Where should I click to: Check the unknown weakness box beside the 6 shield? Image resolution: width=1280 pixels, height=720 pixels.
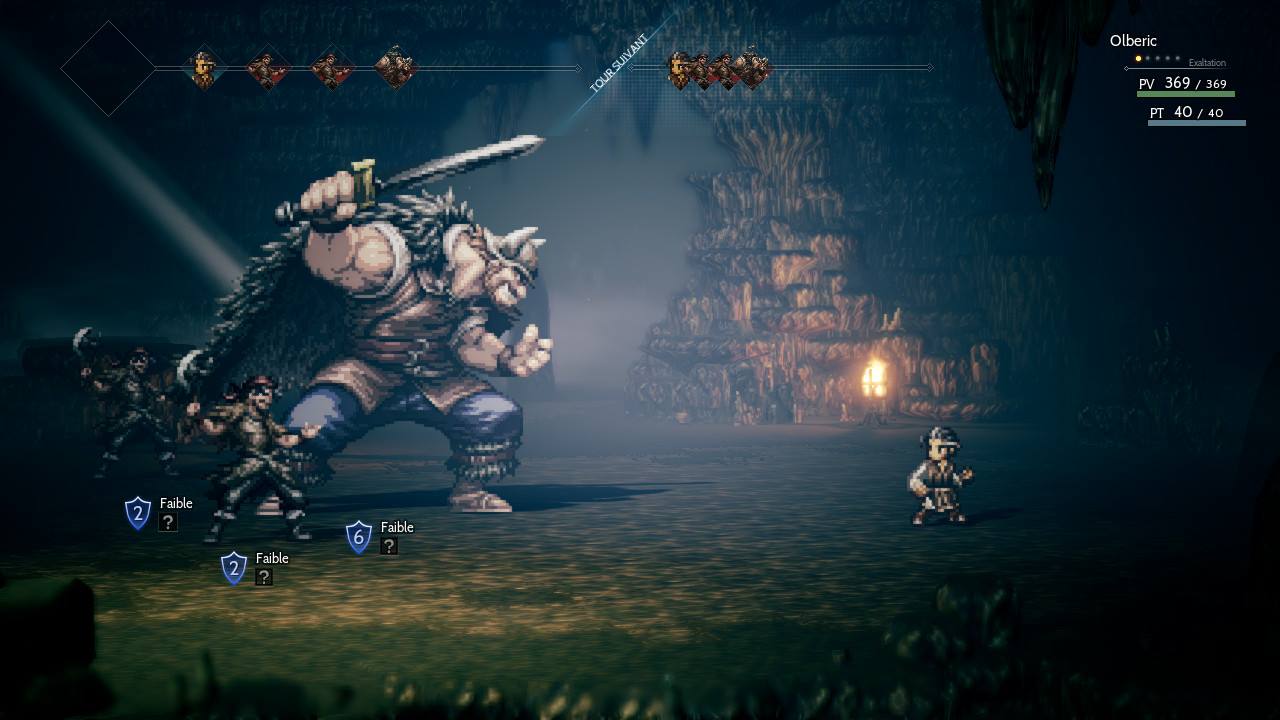(x=389, y=546)
